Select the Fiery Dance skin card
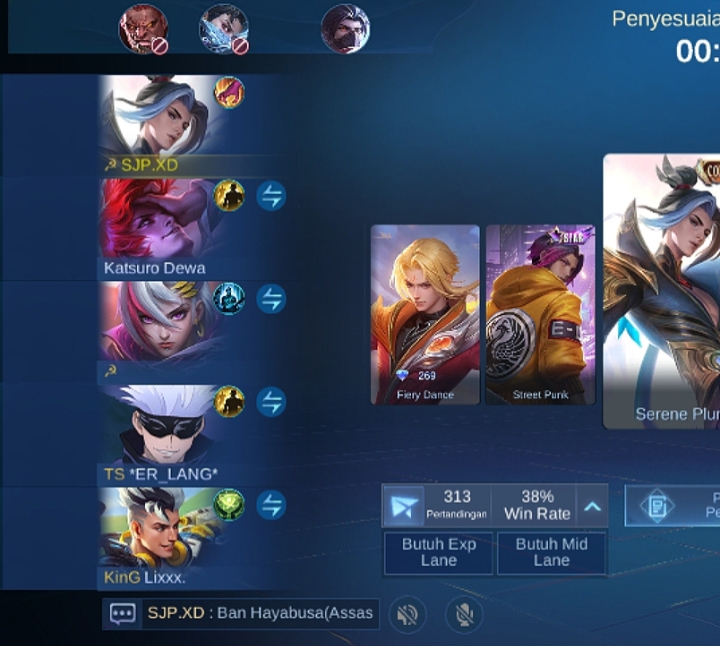This screenshot has height=646, width=720. point(425,314)
